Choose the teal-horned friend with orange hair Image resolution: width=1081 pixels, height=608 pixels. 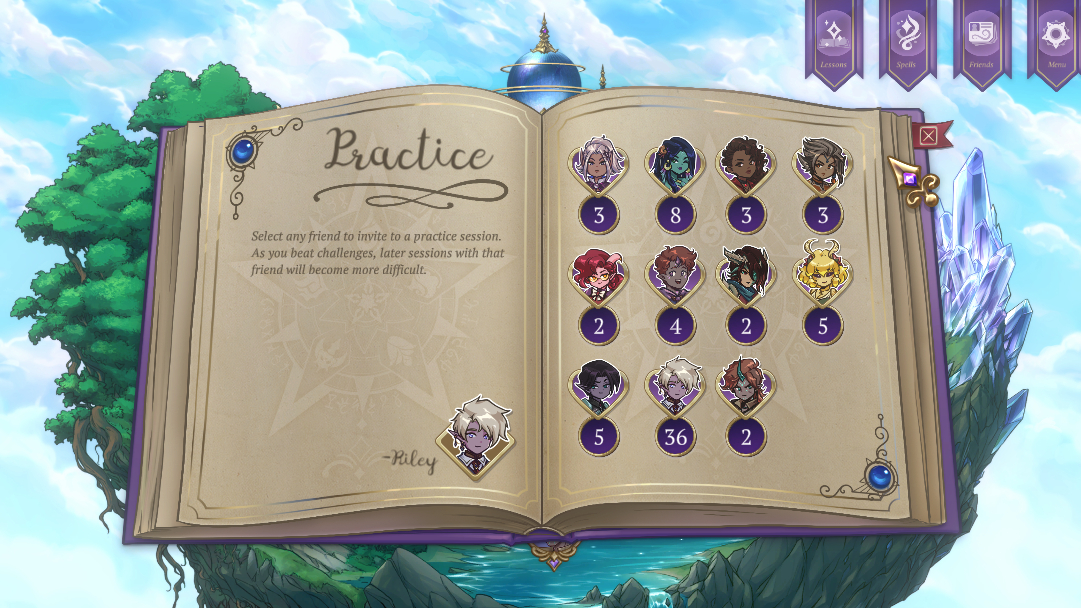tap(746, 388)
